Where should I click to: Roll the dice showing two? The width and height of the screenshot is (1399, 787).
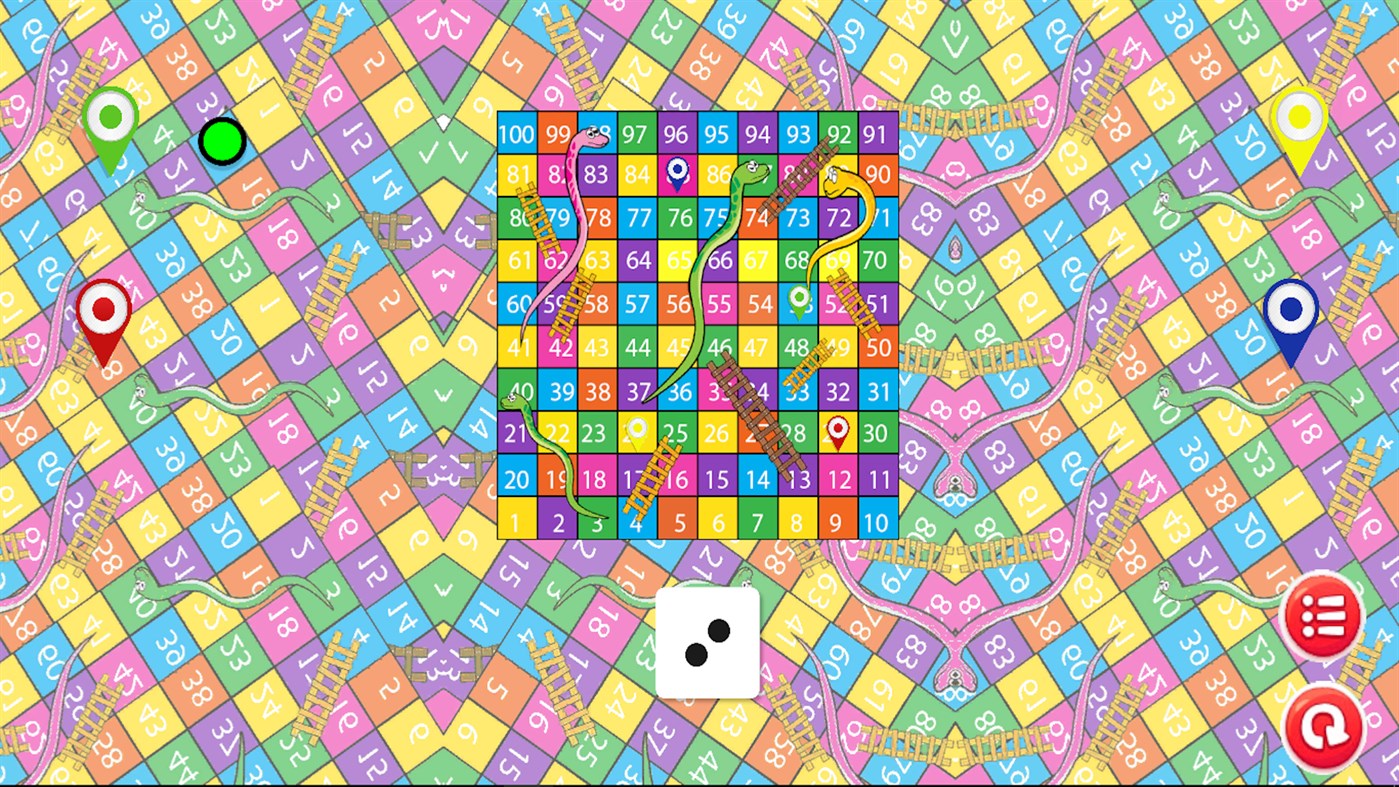707,643
